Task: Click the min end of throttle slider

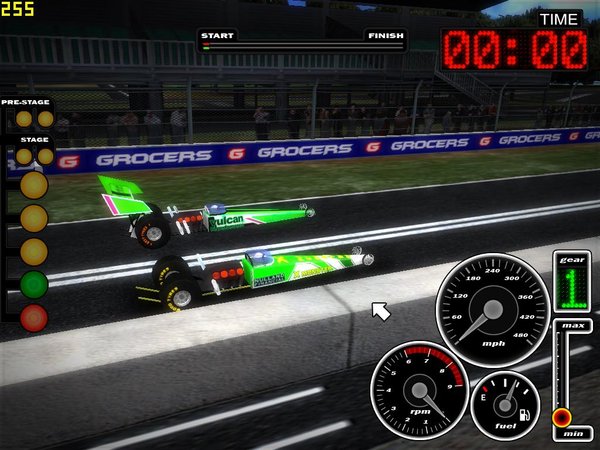Action: click(574, 433)
